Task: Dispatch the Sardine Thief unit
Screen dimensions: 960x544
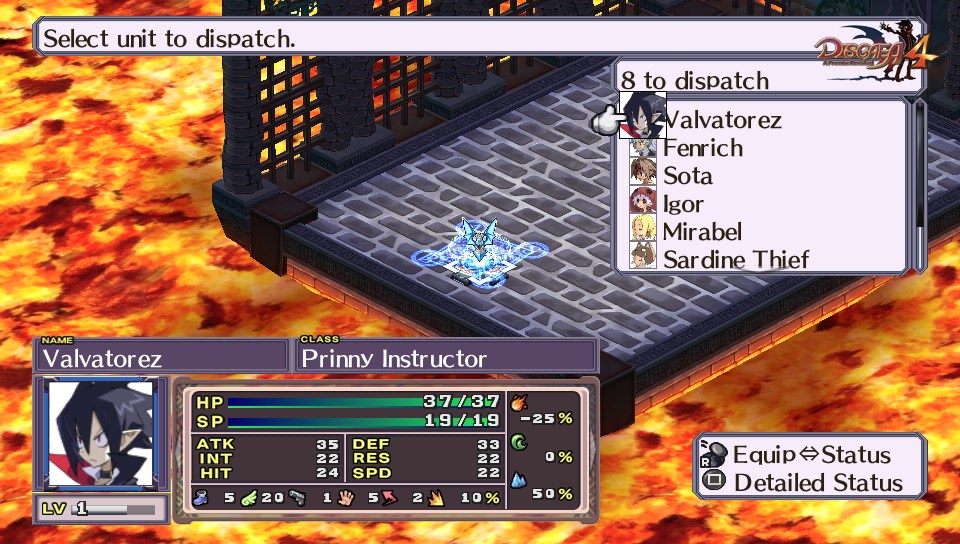Action: pyautogui.click(x=735, y=260)
